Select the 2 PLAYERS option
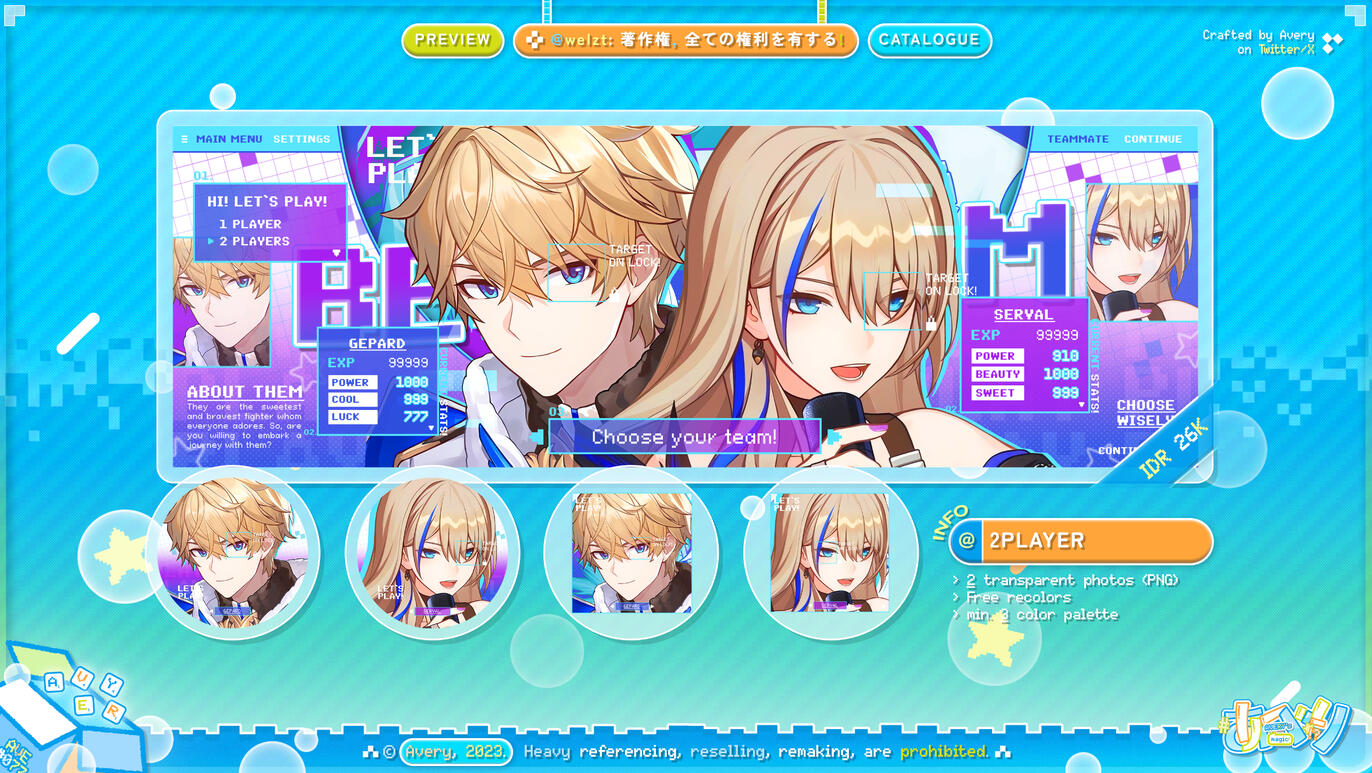The width and height of the screenshot is (1372, 773). tap(254, 241)
